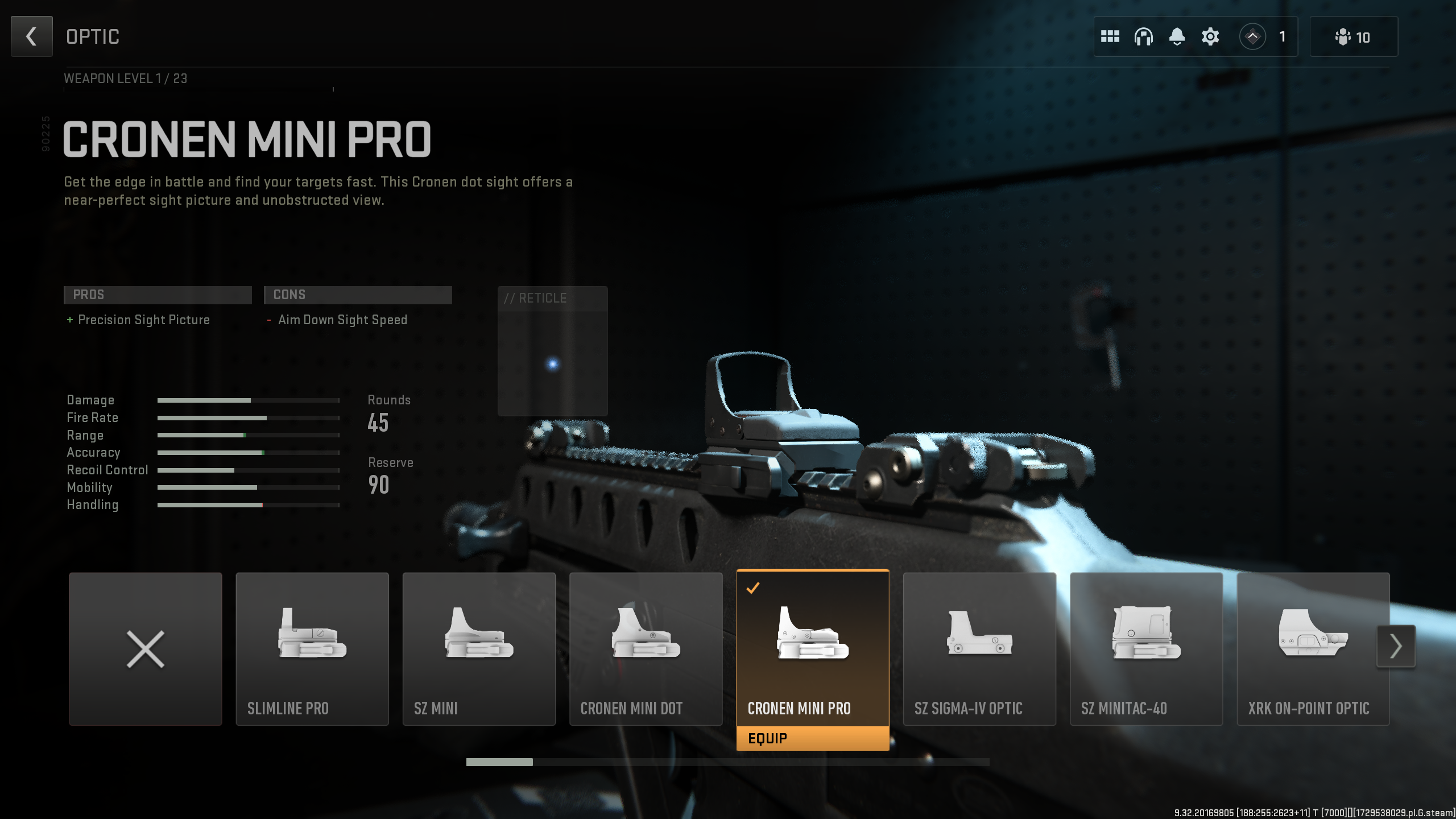Screen dimensions: 1456x819
Task: Equip the Cronen Mini Pro
Action: [x=812, y=738]
